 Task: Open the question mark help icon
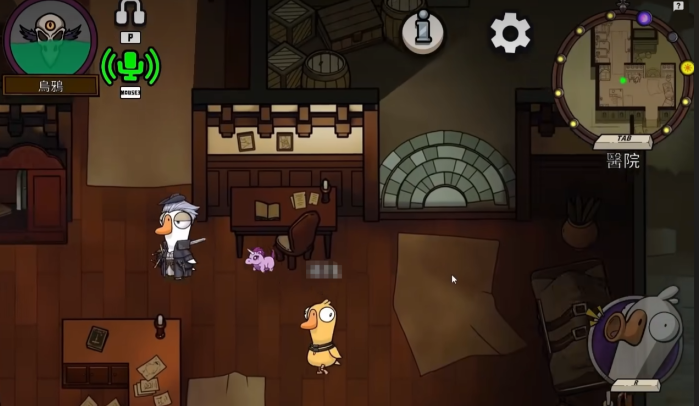pos(678,6)
